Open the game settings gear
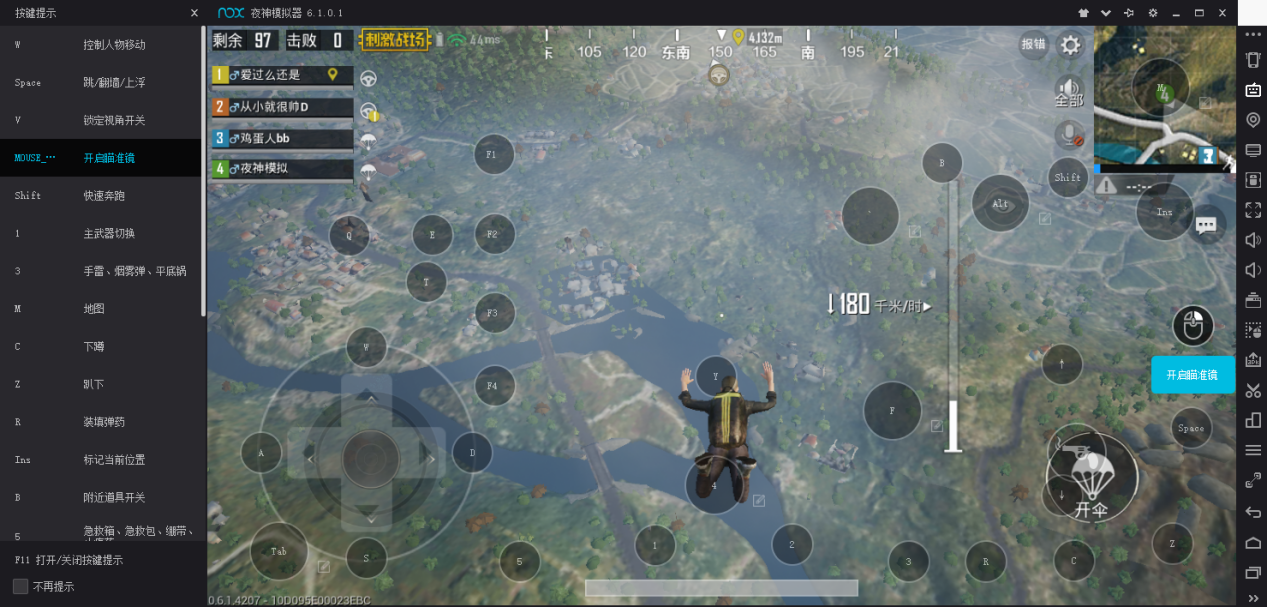Image resolution: width=1267 pixels, height=607 pixels. 1070,45
